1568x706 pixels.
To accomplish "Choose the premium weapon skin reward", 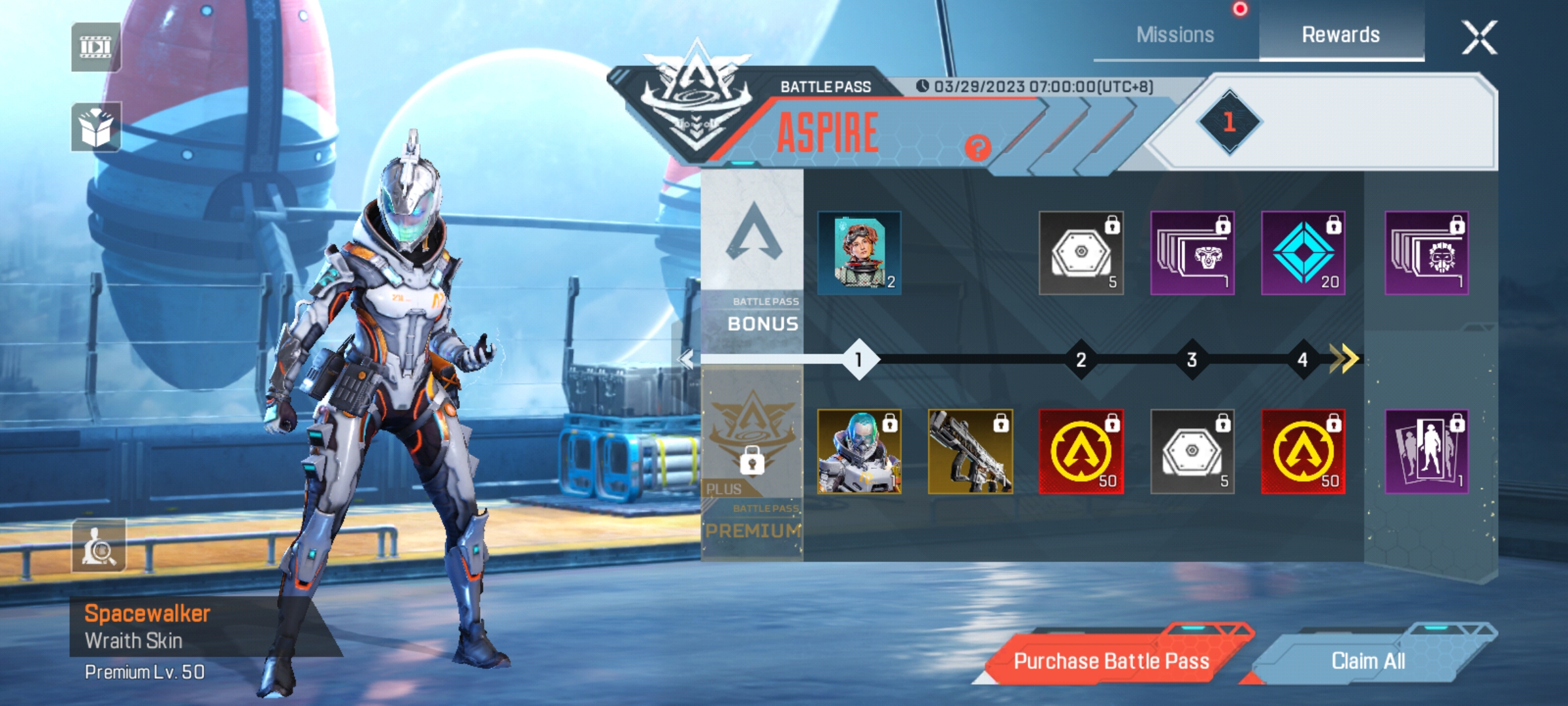I will [x=970, y=451].
